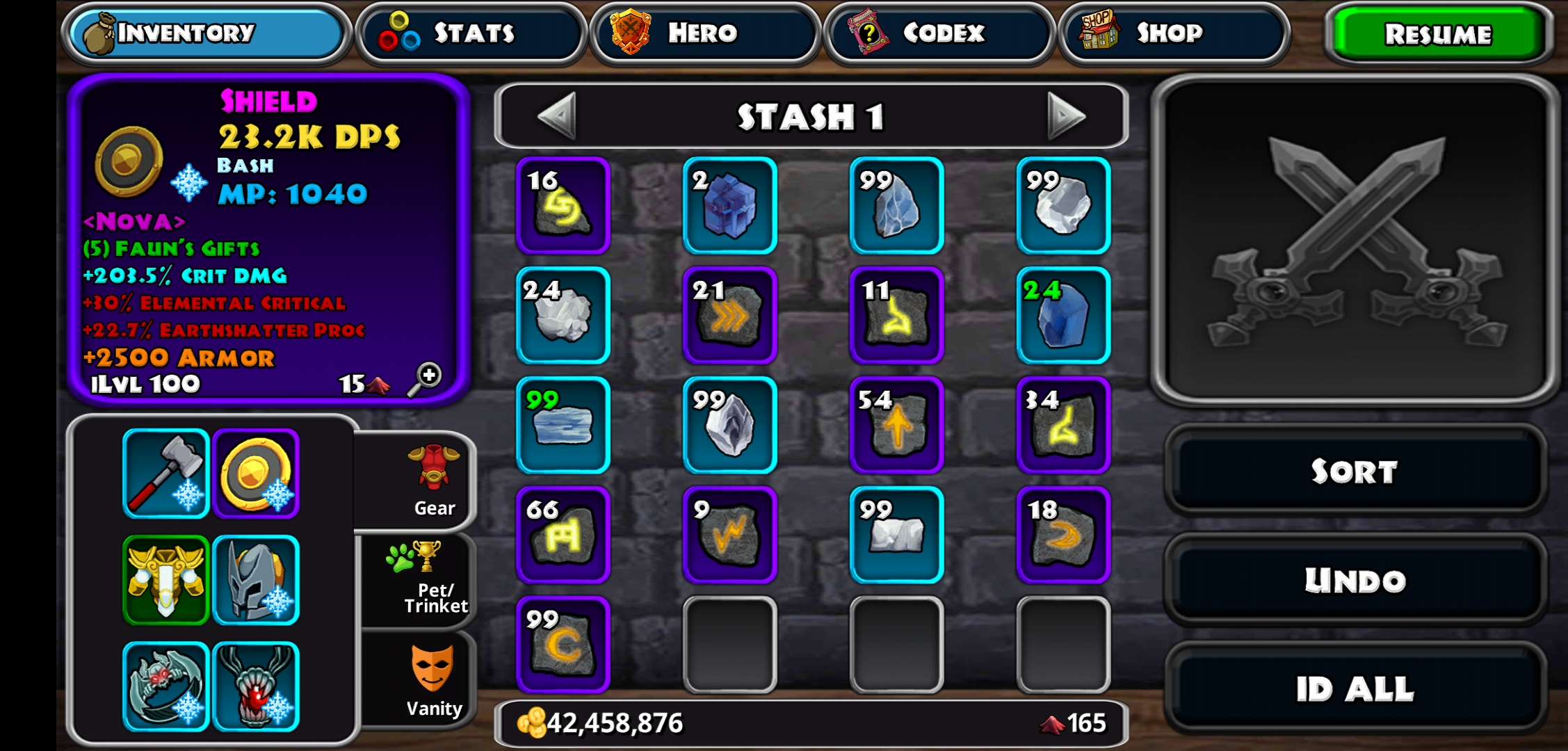Open the Vanity category
The height and width of the screenshot is (751, 1568).
click(433, 679)
